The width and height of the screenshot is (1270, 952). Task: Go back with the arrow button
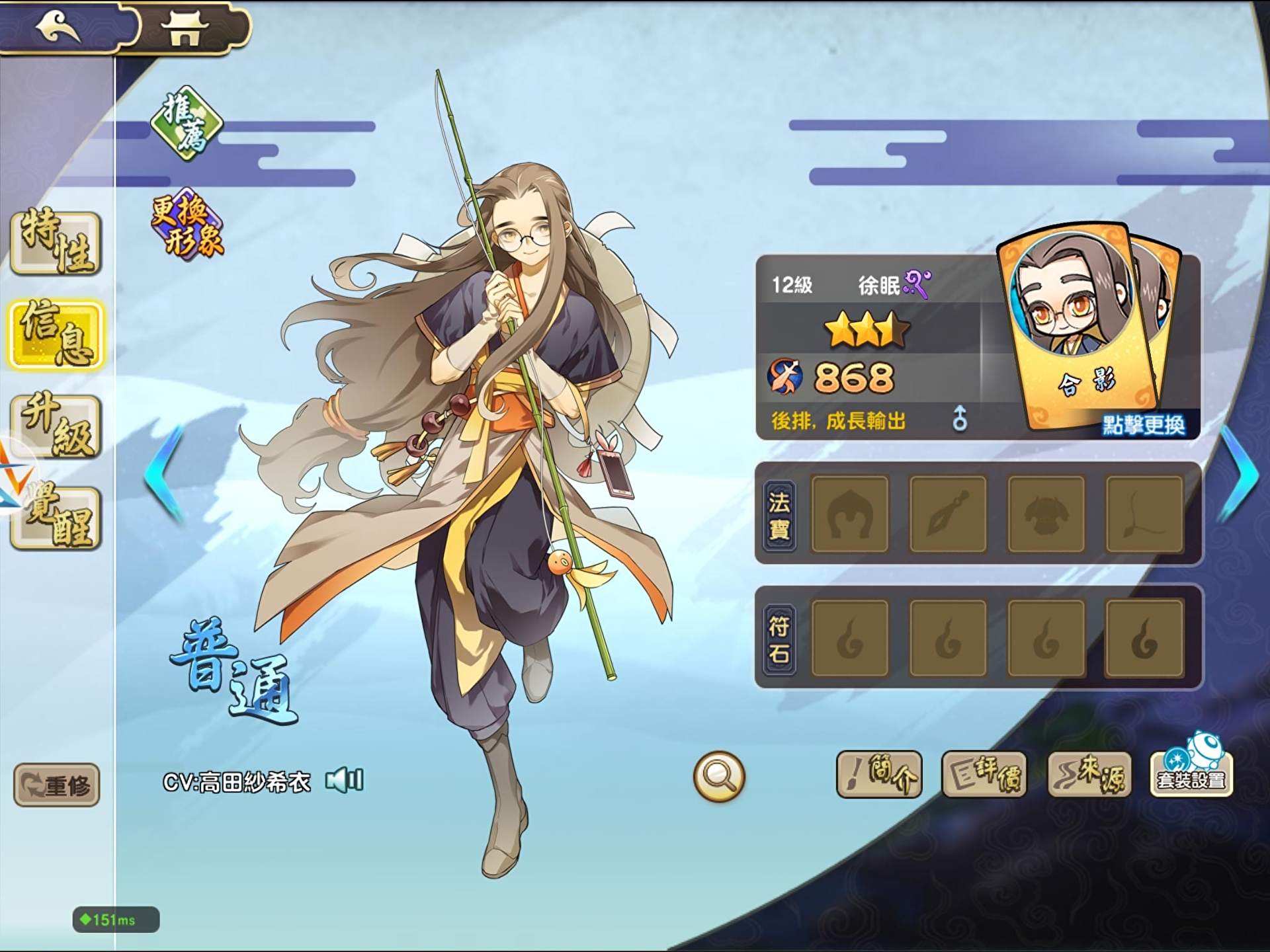[60, 28]
